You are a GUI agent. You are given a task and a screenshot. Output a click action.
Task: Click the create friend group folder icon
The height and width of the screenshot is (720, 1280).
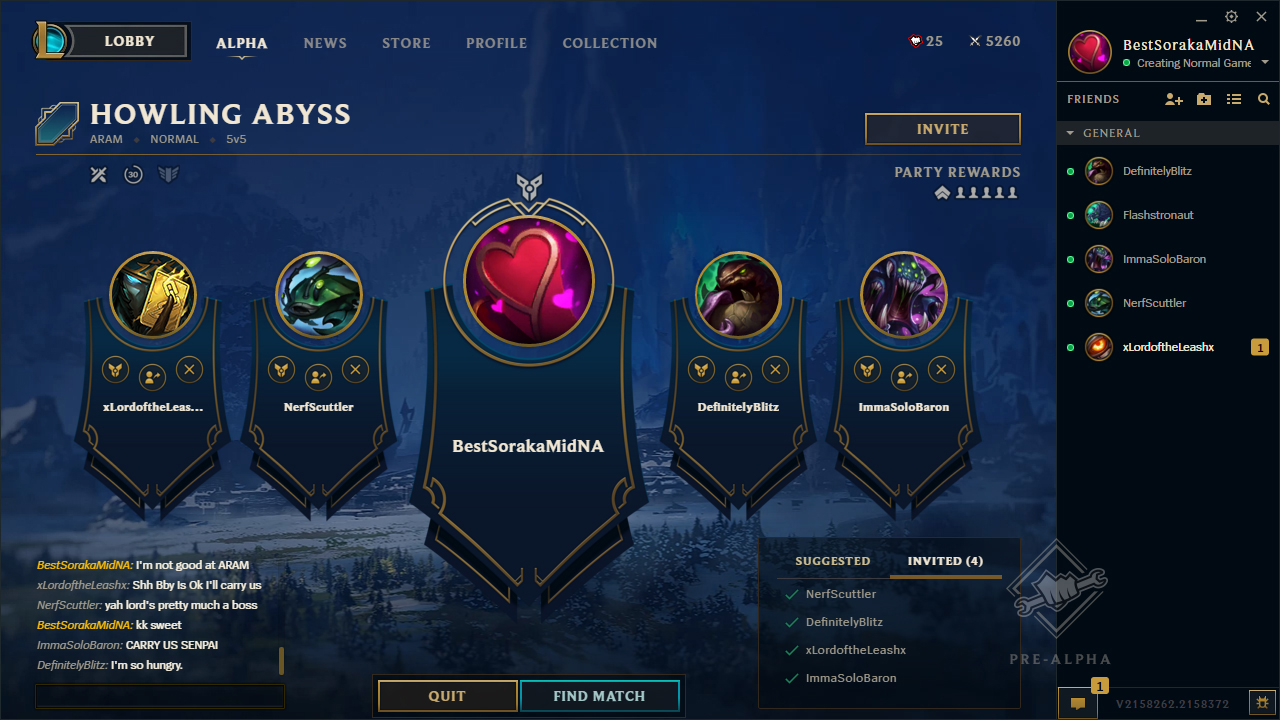point(1203,99)
